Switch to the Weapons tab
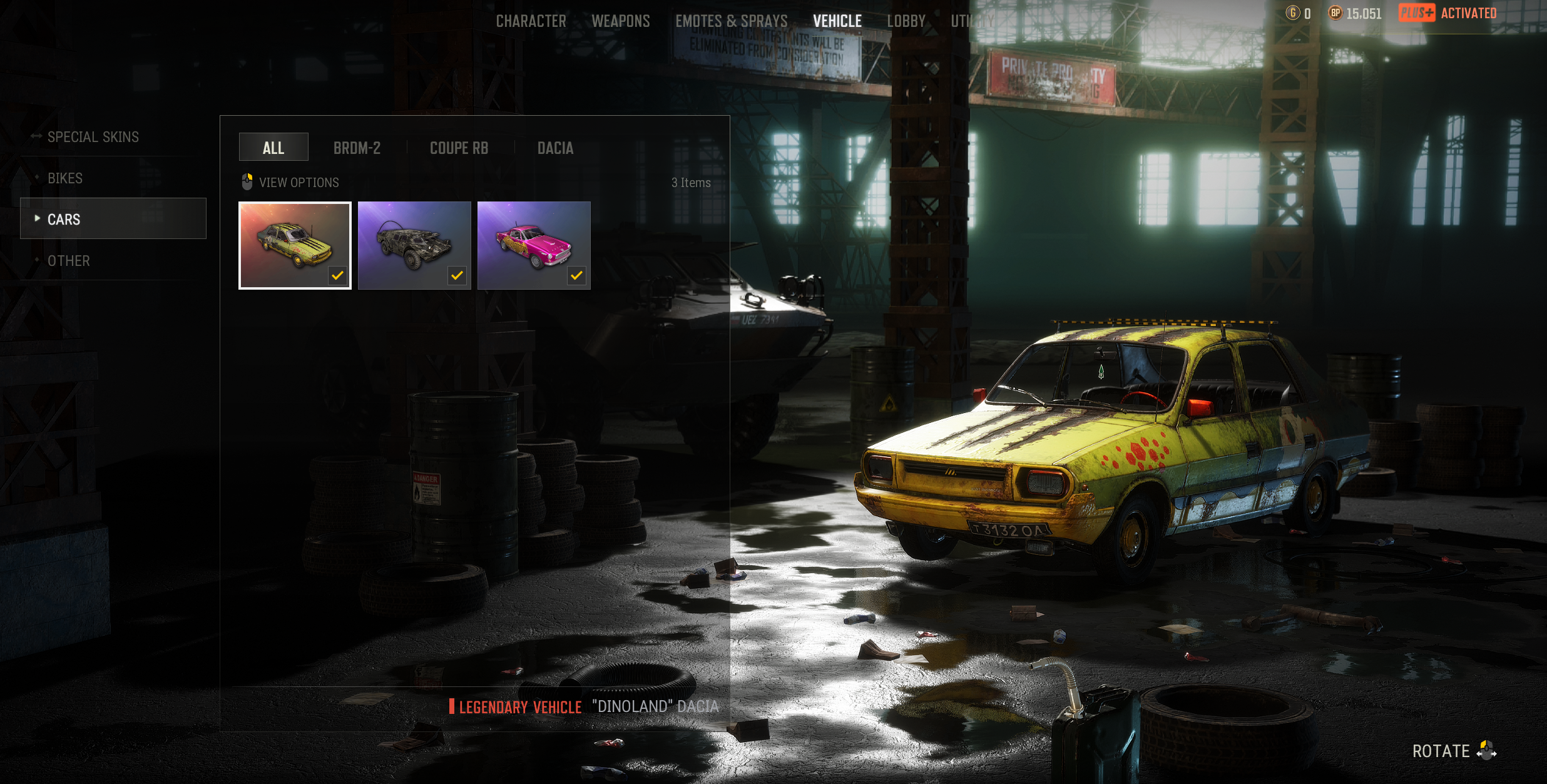Image resolution: width=1547 pixels, height=784 pixels. point(620,21)
